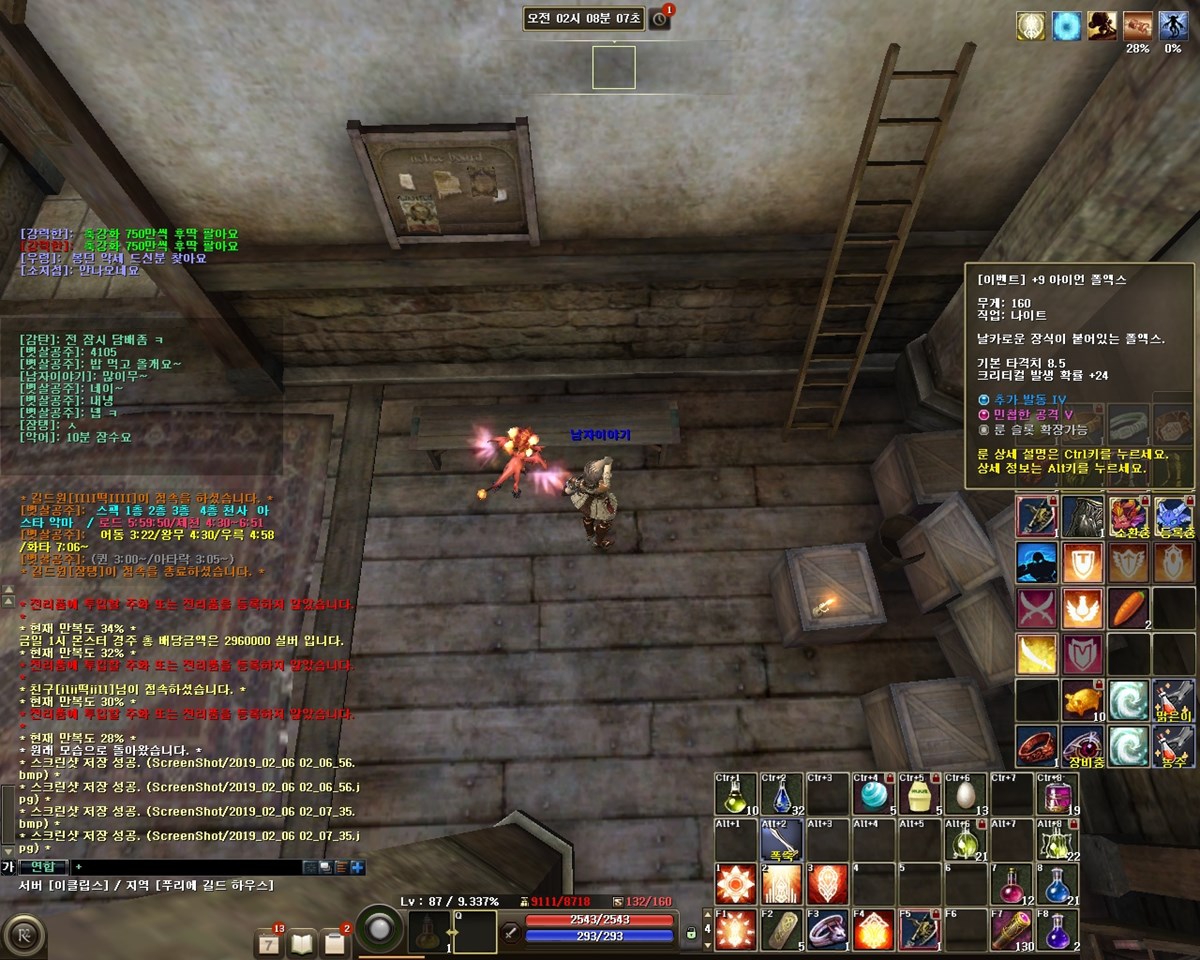Image resolution: width=1200 pixels, height=960 pixels.
Task: Open the clipboard icon with 2 badge
Action: [334, 942]
